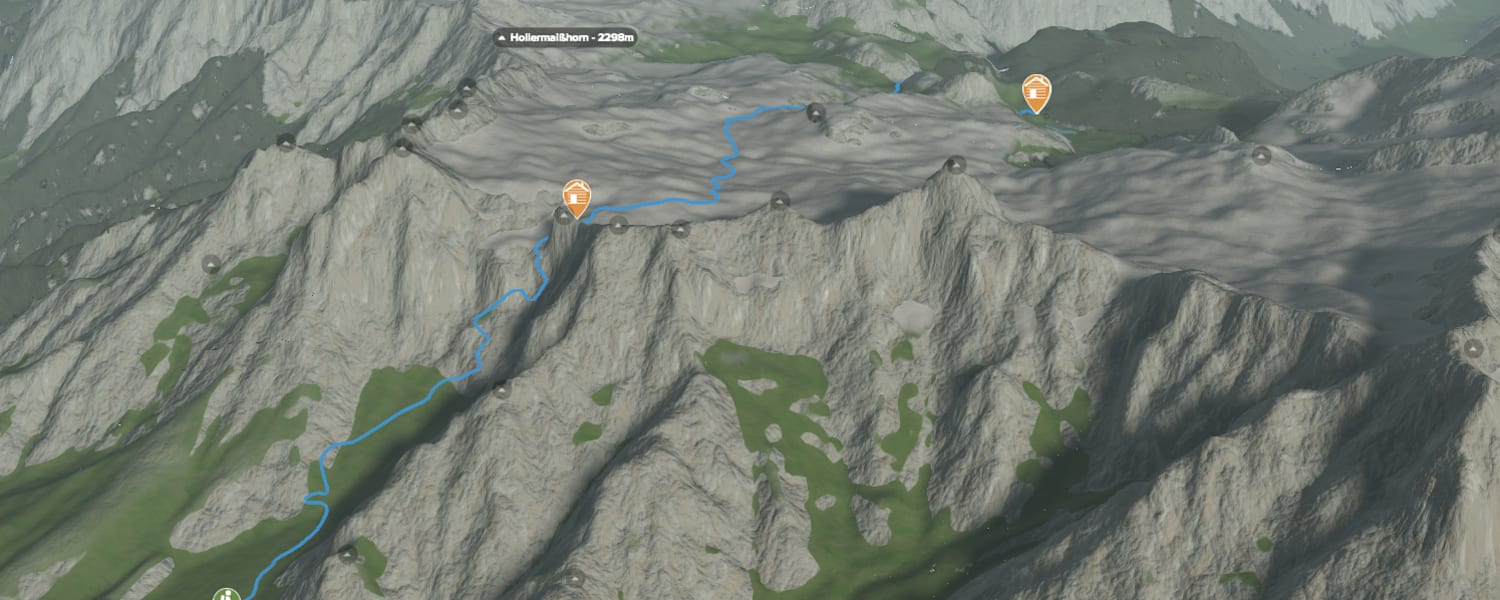Click the orange hut marker beside the small lake

(1037, 93)
